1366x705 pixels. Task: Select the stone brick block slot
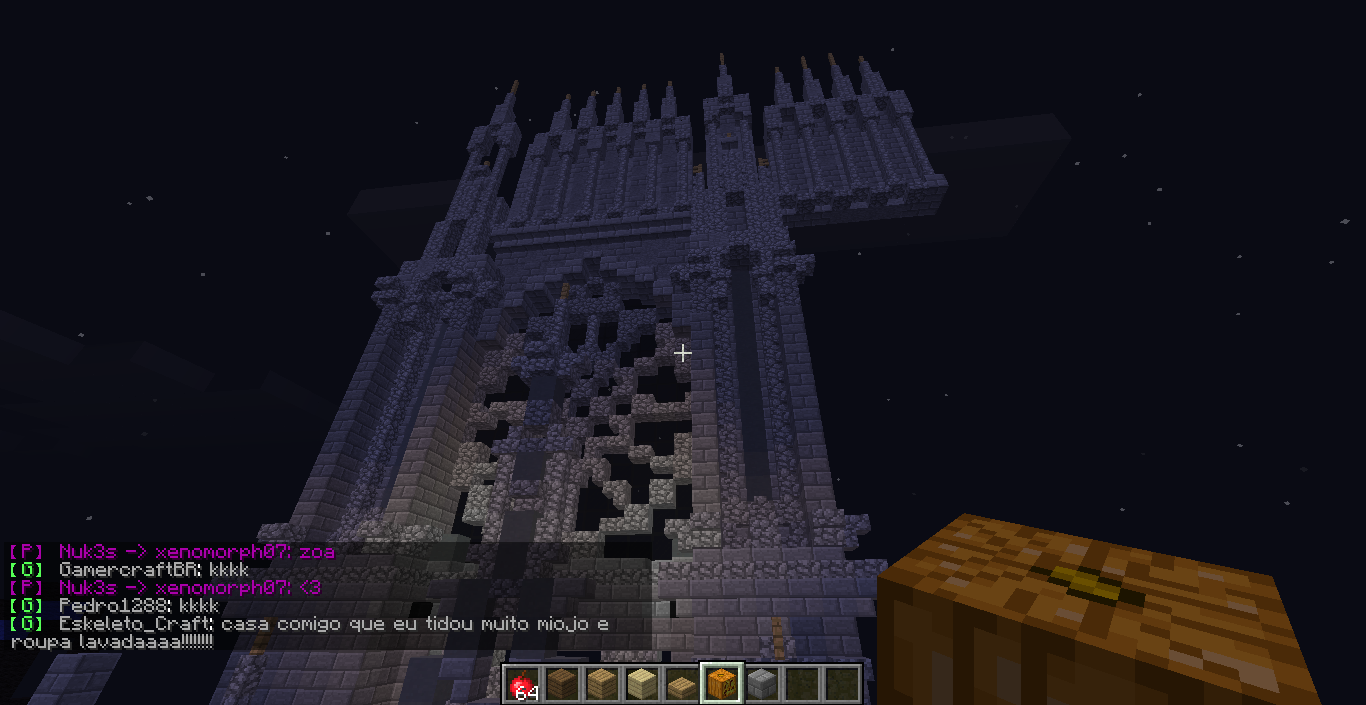(761, 685)
